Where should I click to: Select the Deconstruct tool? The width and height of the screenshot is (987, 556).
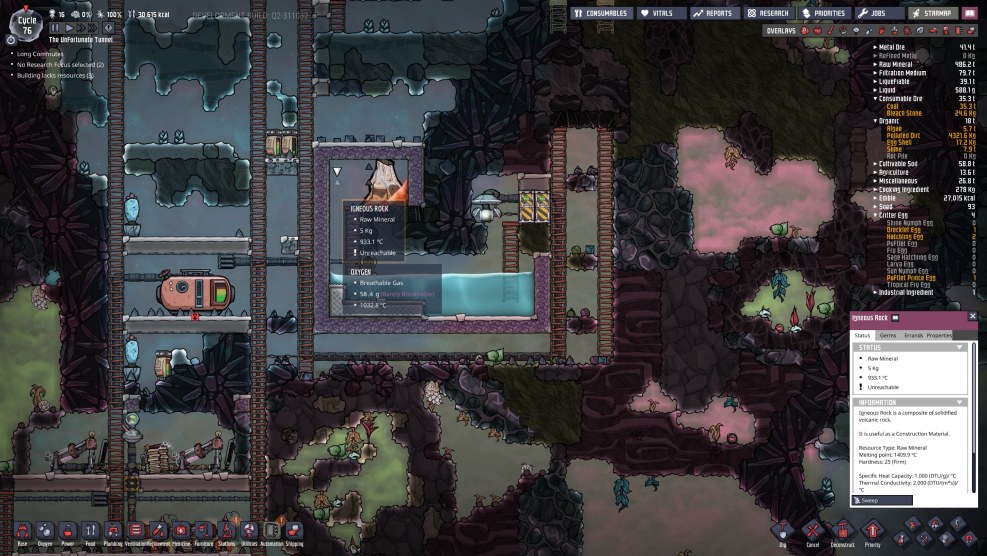(843, 531)
